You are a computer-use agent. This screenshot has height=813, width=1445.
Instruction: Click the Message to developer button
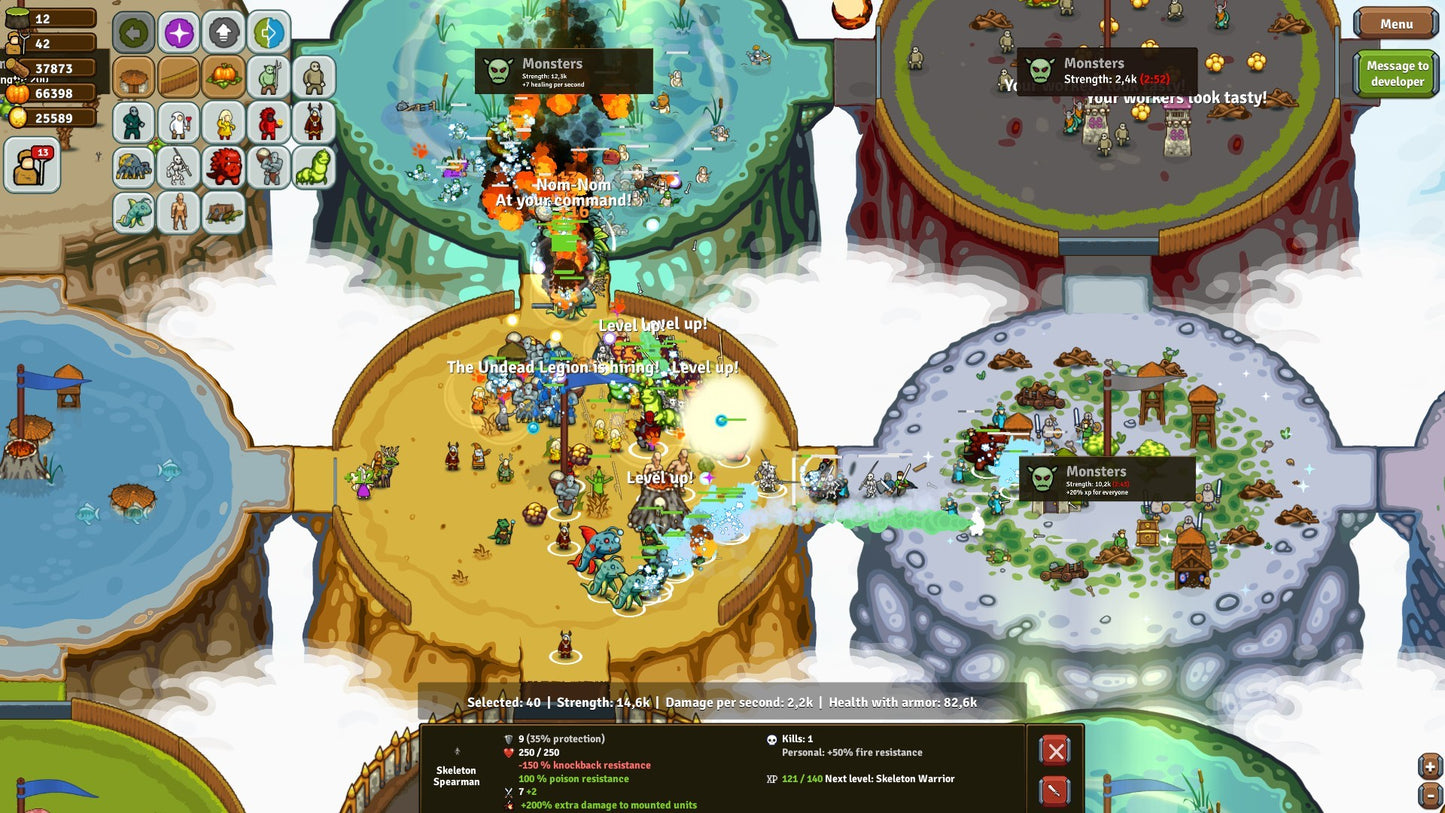click(x=1395, y=73)
